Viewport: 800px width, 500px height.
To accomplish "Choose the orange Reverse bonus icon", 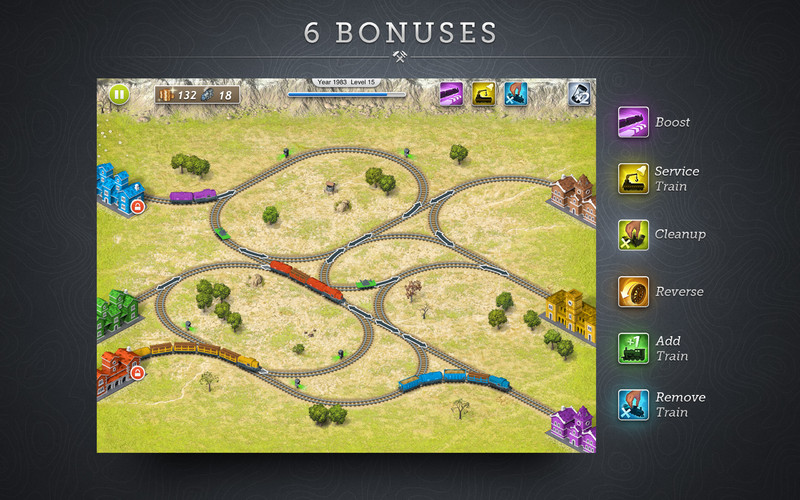I will coord(633,292).
